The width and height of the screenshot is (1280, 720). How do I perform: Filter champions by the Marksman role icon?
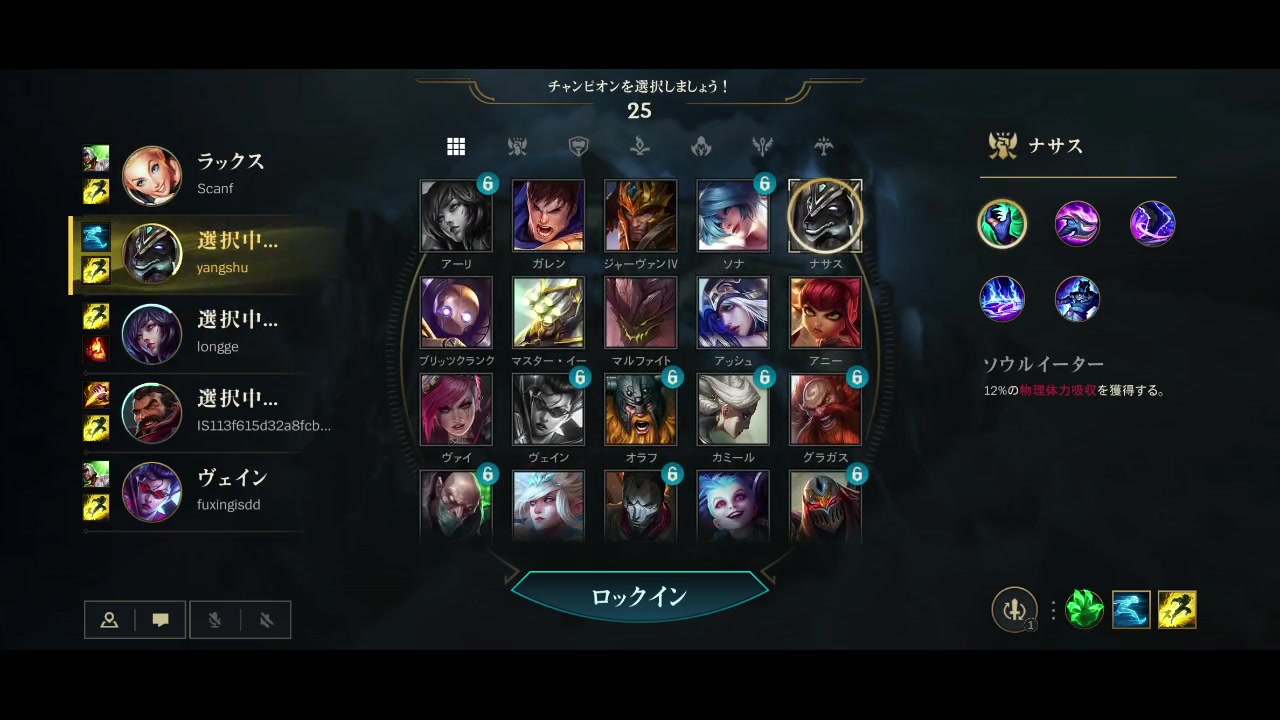click(x=762, y=146)
